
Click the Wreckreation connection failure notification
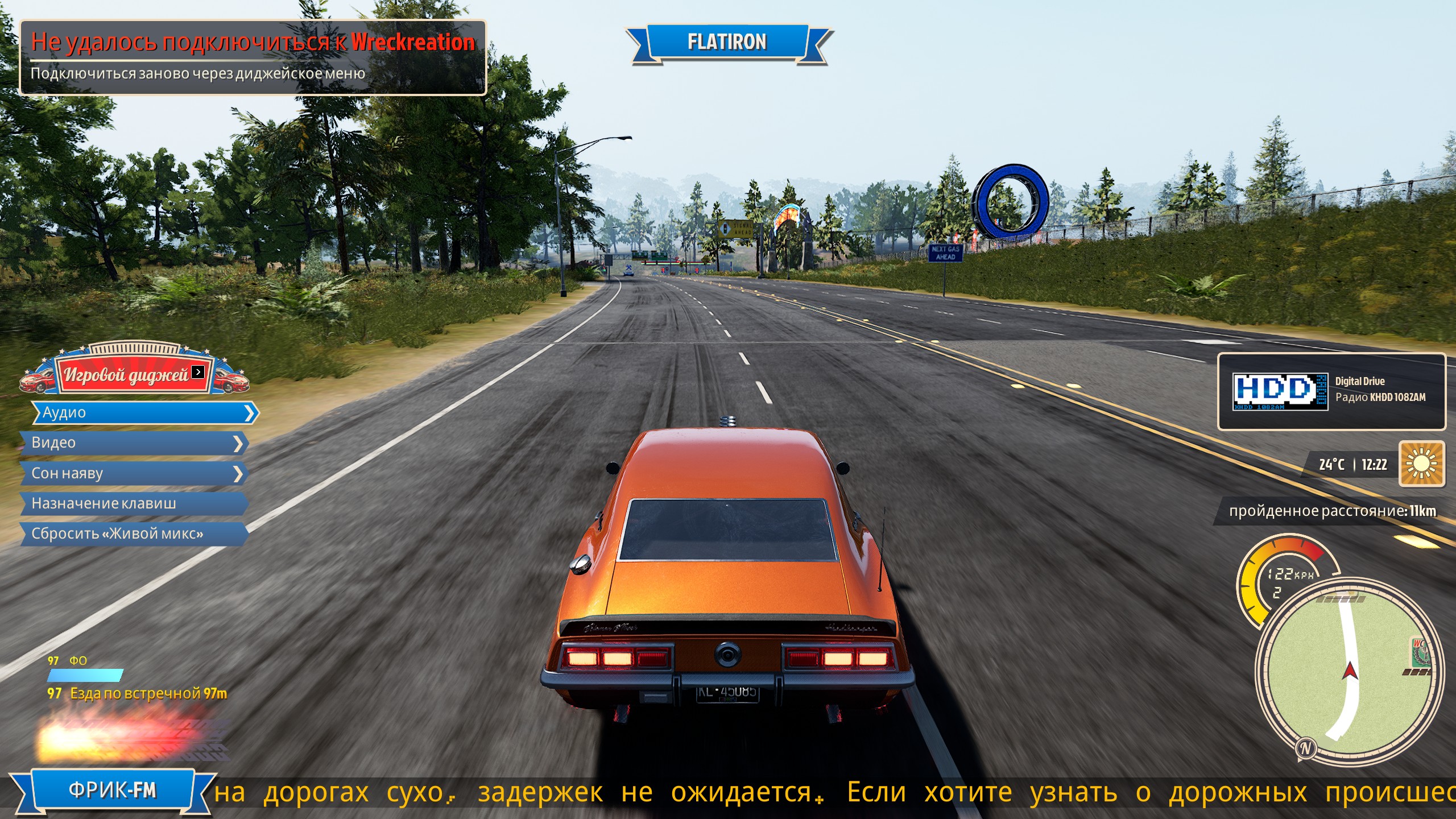[253, 57]
